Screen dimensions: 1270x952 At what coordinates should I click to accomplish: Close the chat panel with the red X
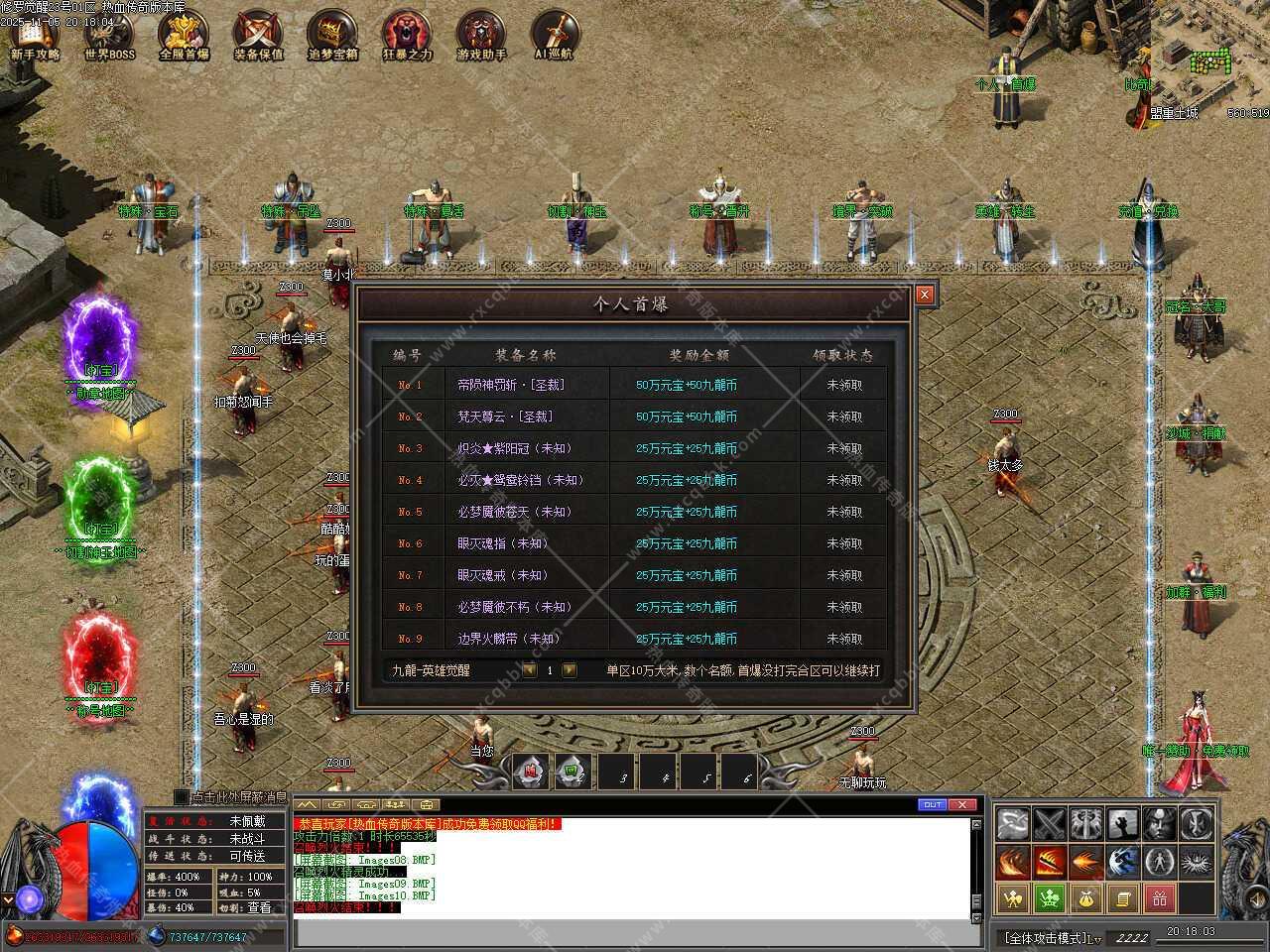coord(961,804)
